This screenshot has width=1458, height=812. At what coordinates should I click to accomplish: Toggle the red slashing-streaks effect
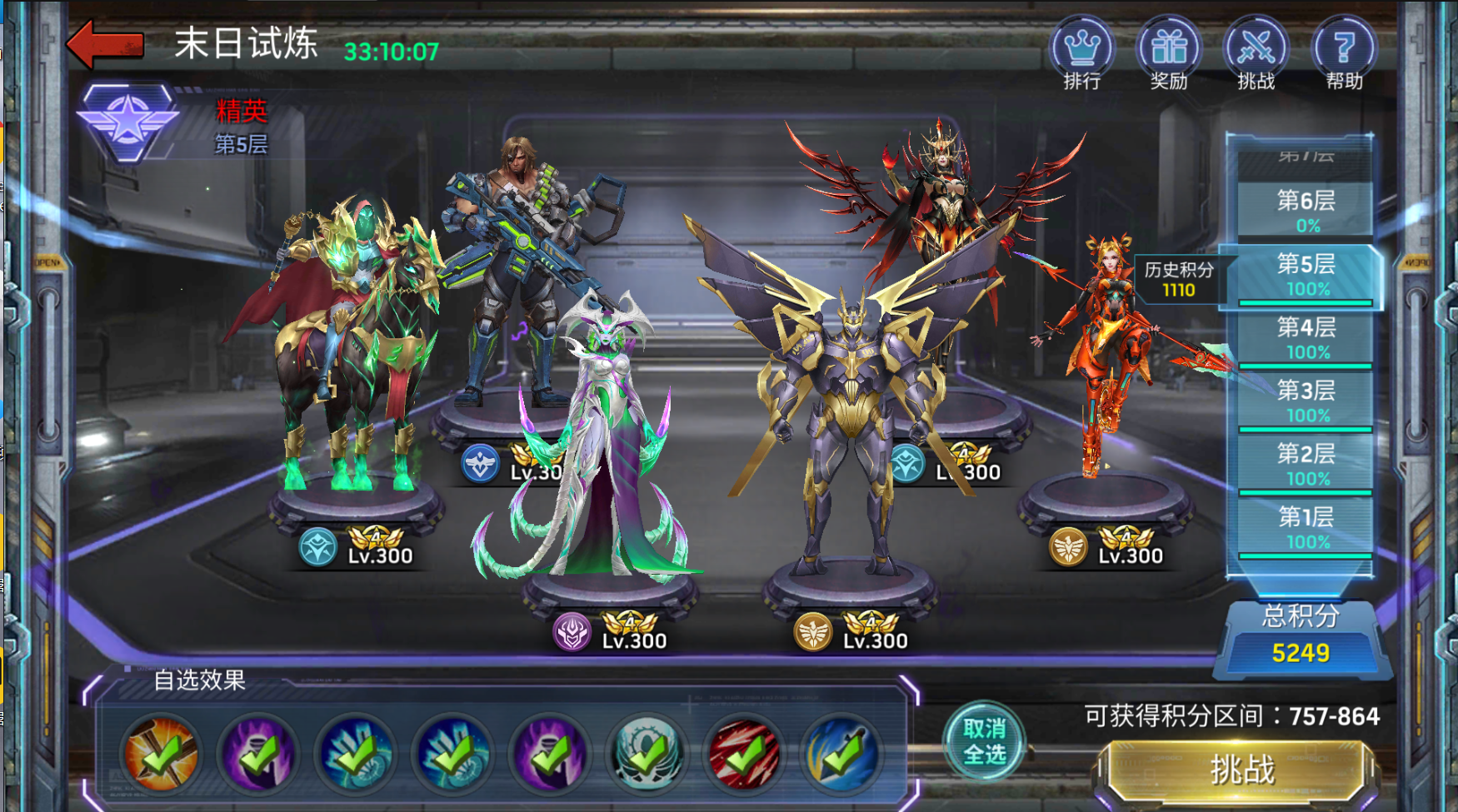click(744, 754)
